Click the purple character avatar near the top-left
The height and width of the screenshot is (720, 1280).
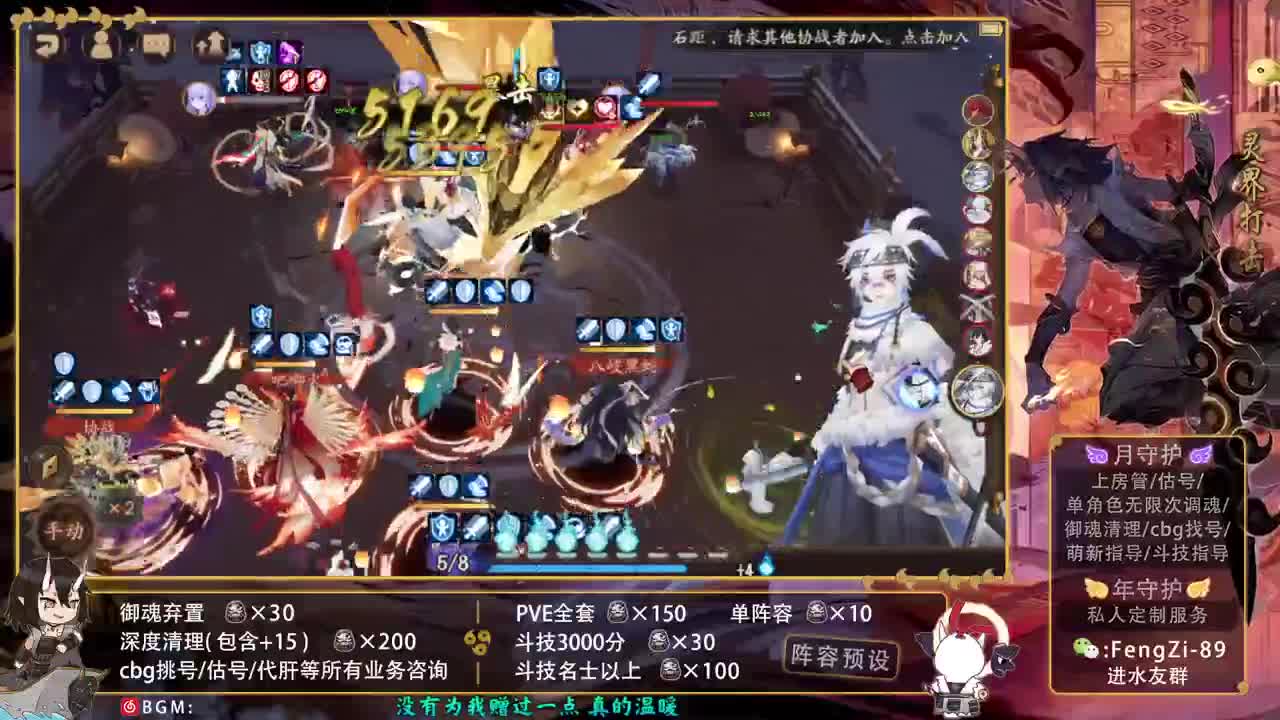198,97
